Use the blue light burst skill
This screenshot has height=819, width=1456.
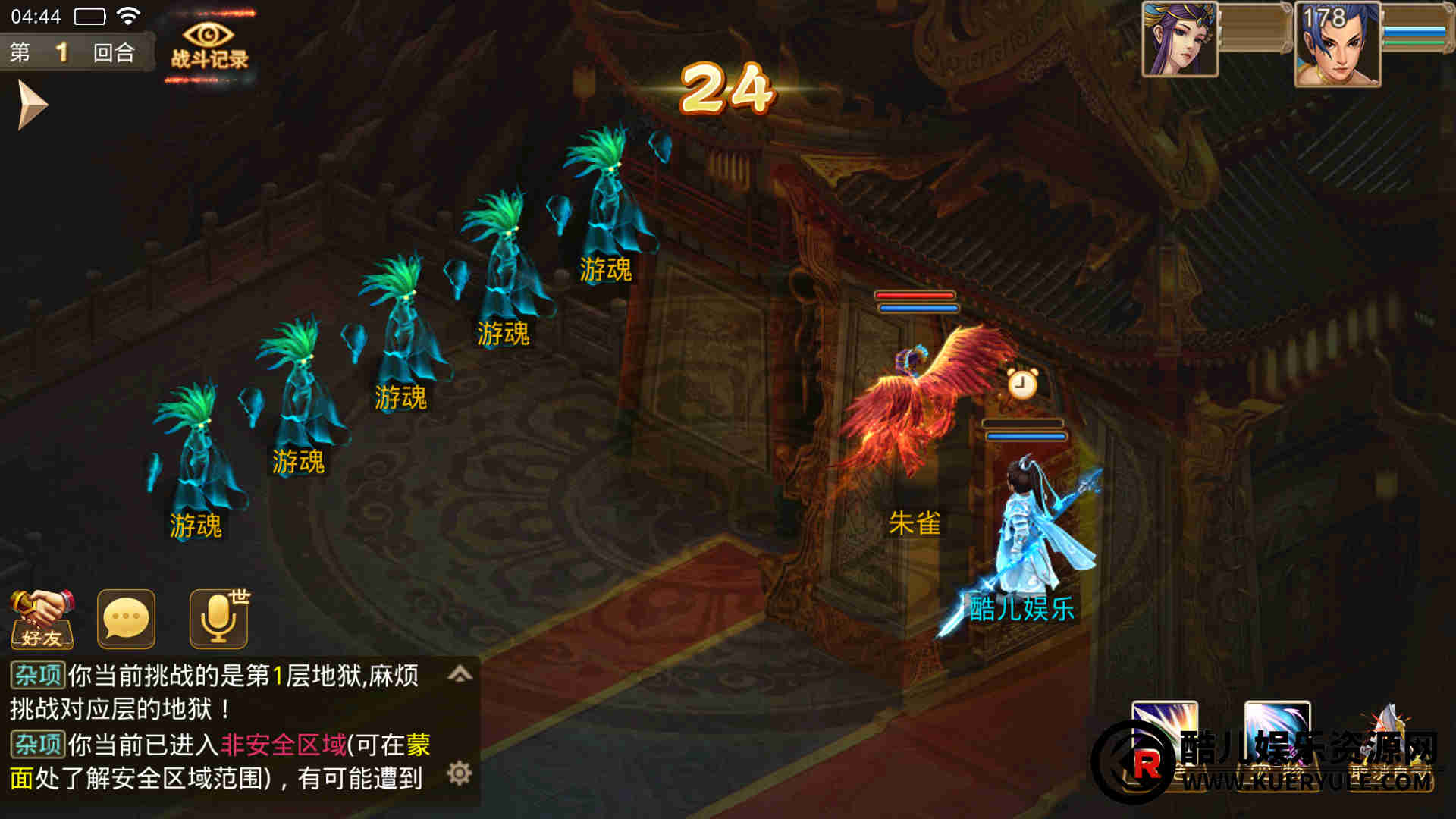coord(1277,732)
